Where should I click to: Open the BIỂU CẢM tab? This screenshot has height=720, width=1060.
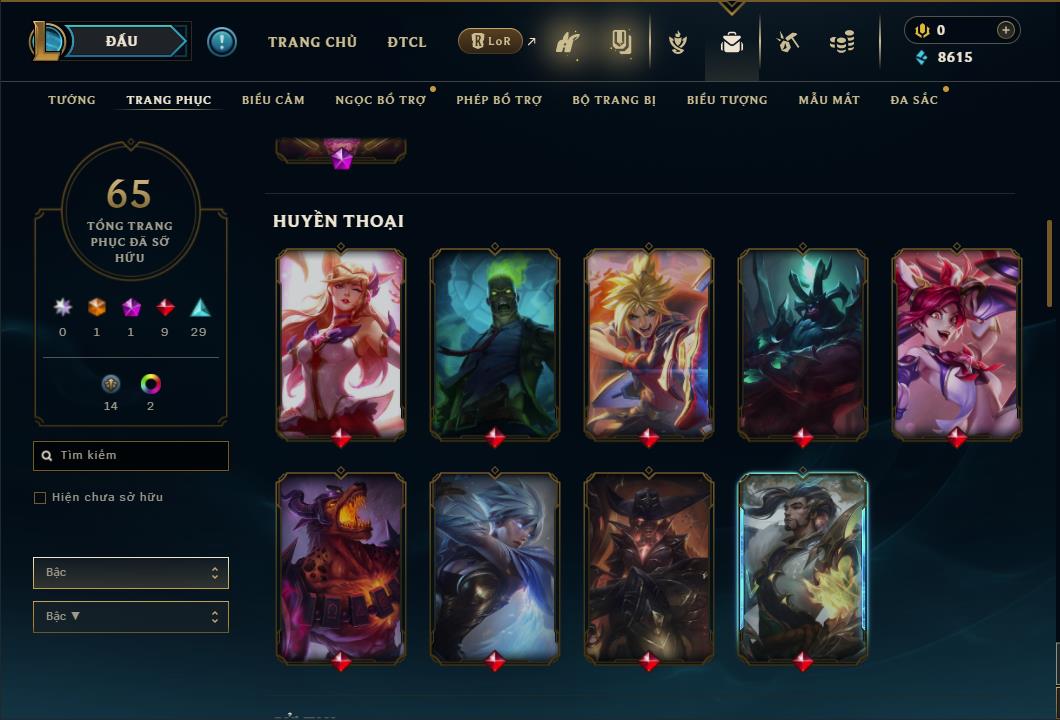click(273, 100)
